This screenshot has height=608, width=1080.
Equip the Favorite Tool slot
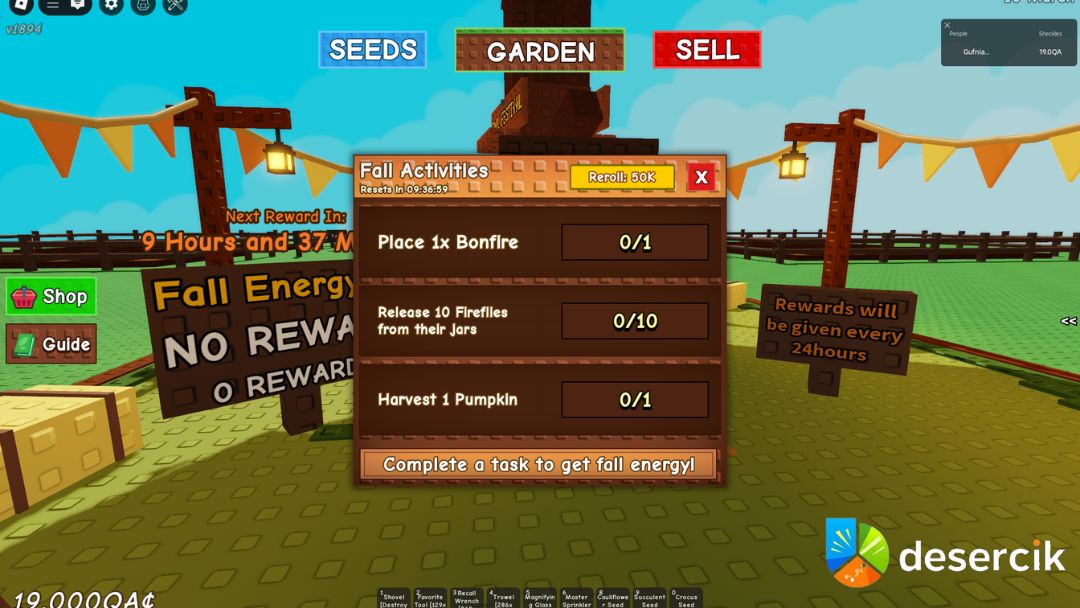430,598
